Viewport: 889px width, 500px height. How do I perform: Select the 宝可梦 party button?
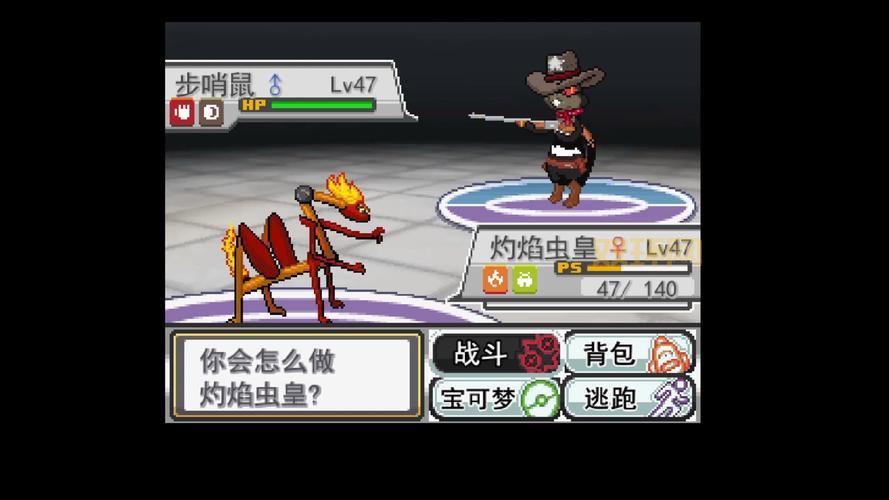point(495,398)
